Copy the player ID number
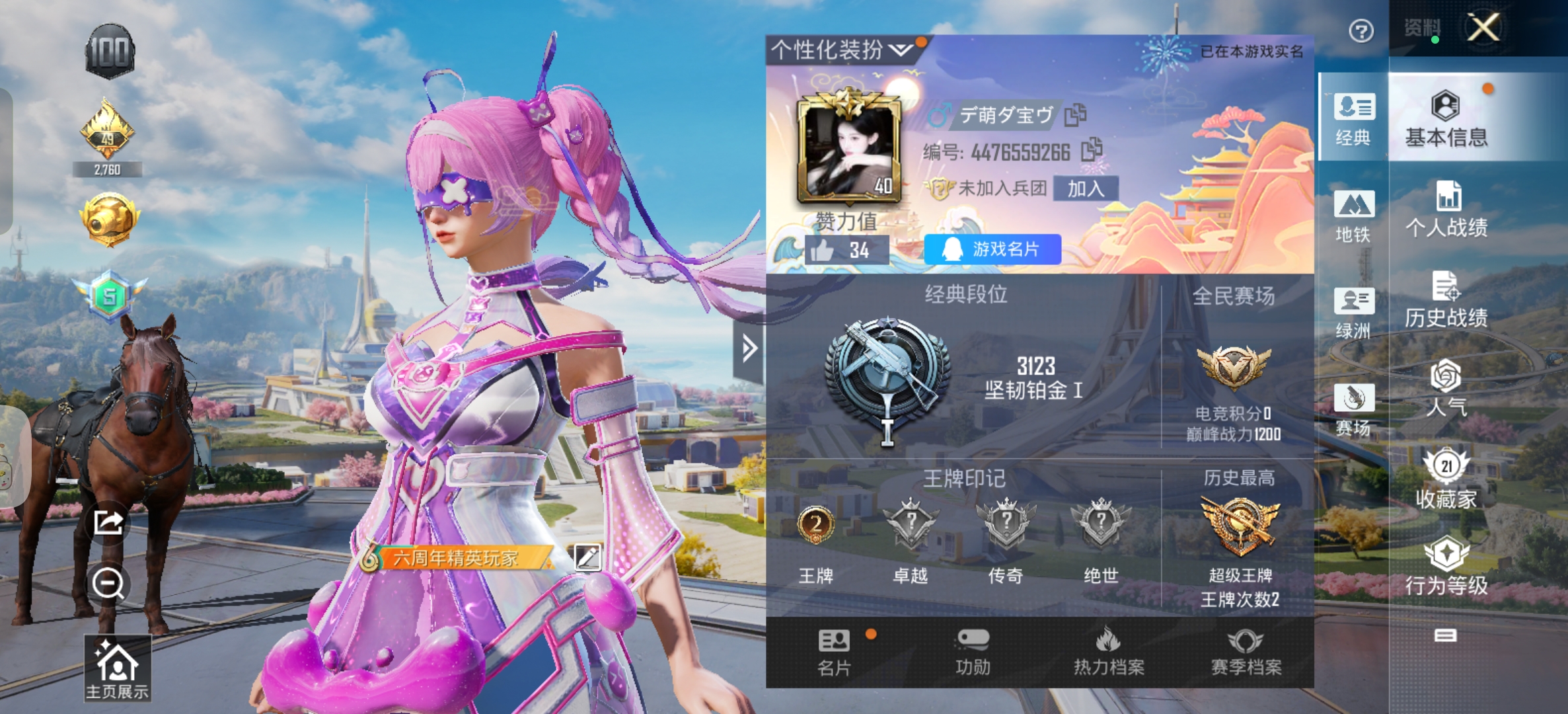Viewport: 1568px width, 714px height. click(1092, 150)
